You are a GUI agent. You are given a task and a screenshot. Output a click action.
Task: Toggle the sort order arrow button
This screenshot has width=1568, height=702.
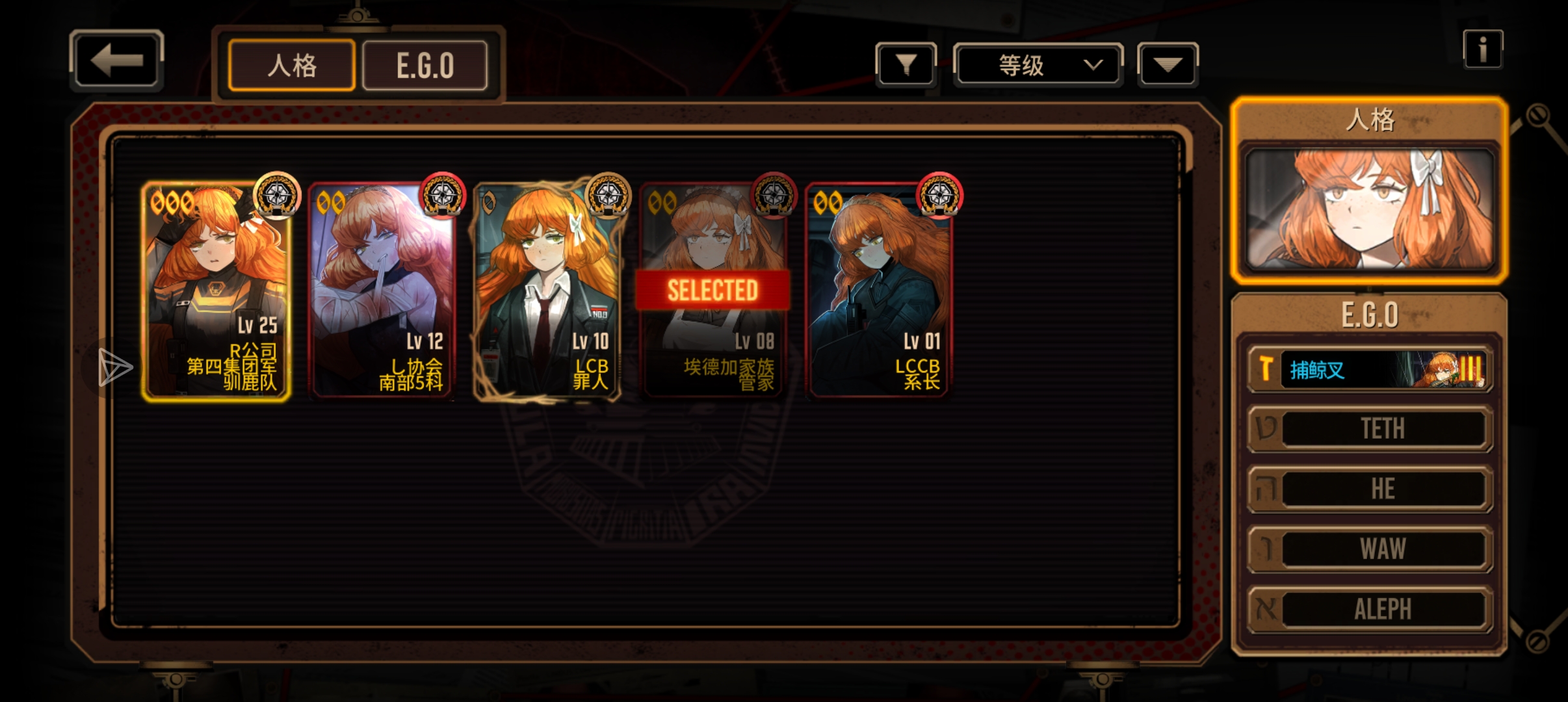pos(1168,64)
